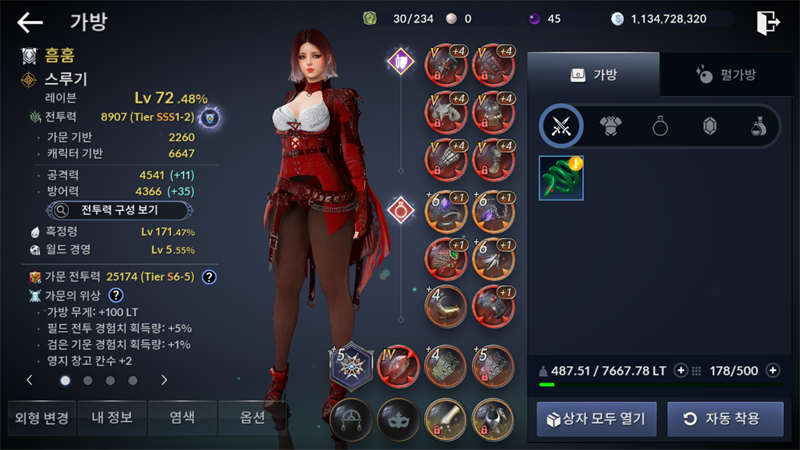Select the ring accessory filter
The width and height of the screenshot is (800, 450).
[x=661, y=126]
